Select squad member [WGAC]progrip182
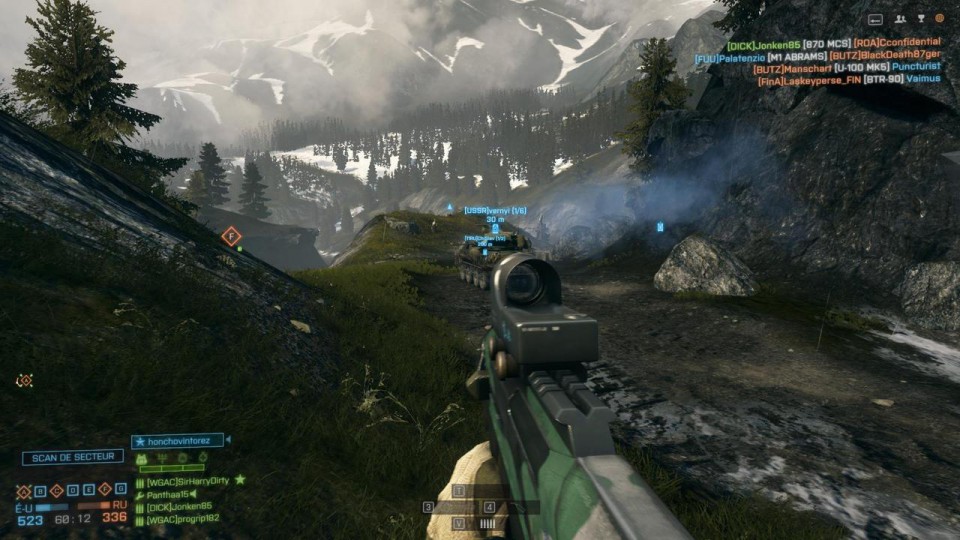960x540 pixels. coord(187,519)
